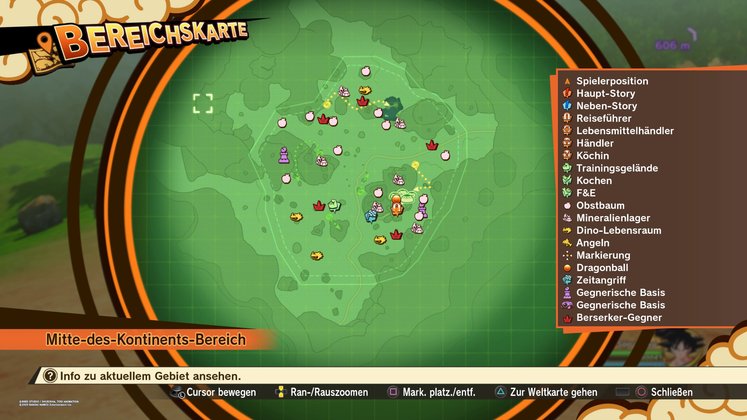The image size is (747, 420).
Task: Choose Markierung in the legend list
Action: click(602, 255)
